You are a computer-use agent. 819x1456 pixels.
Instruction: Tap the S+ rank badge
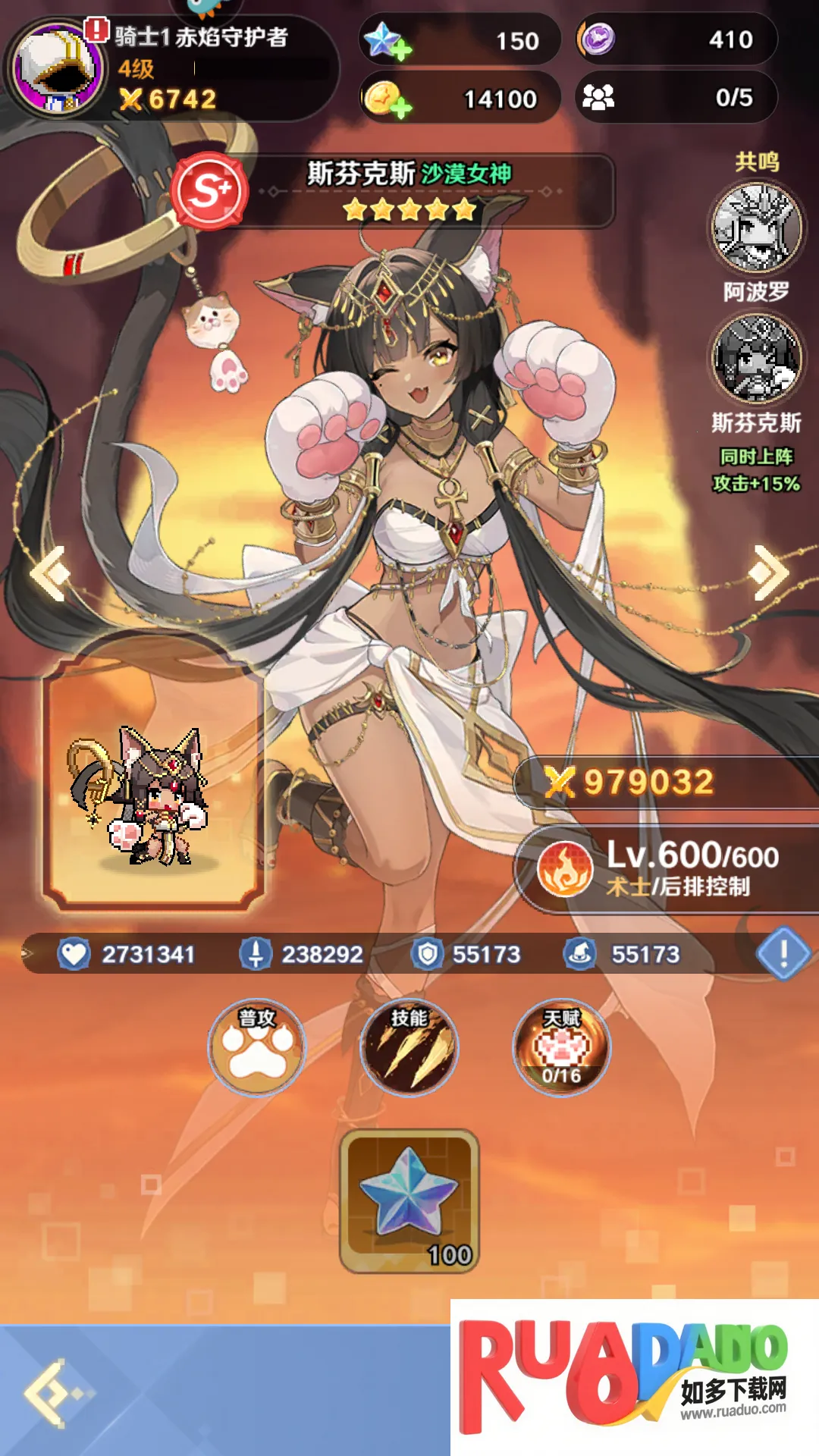pos(210,190)
